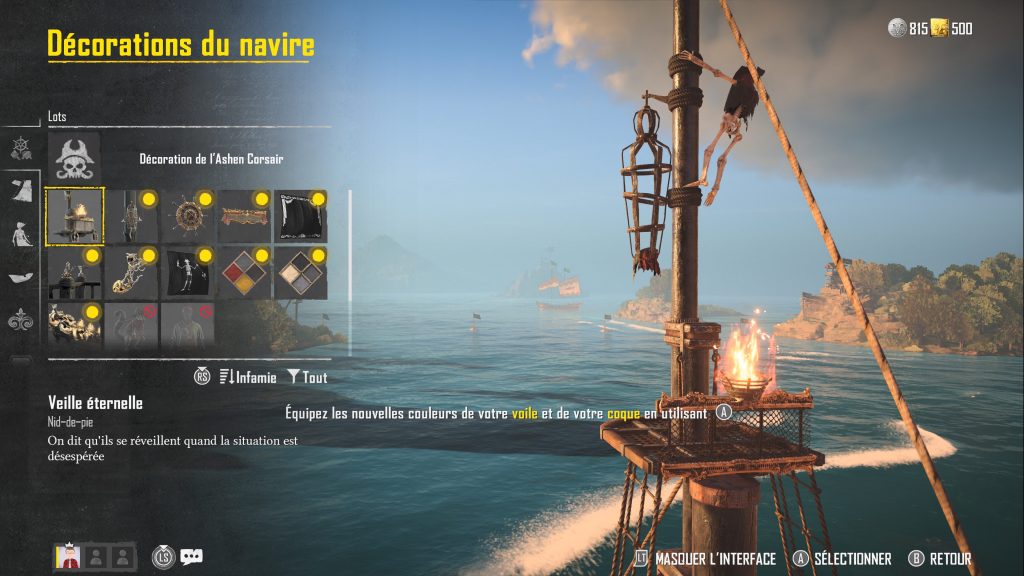This screenshot has width=1024, height=576.
Task: Switch to the fleur-de-lis ornament tab
Action: [x=20, y=322]
